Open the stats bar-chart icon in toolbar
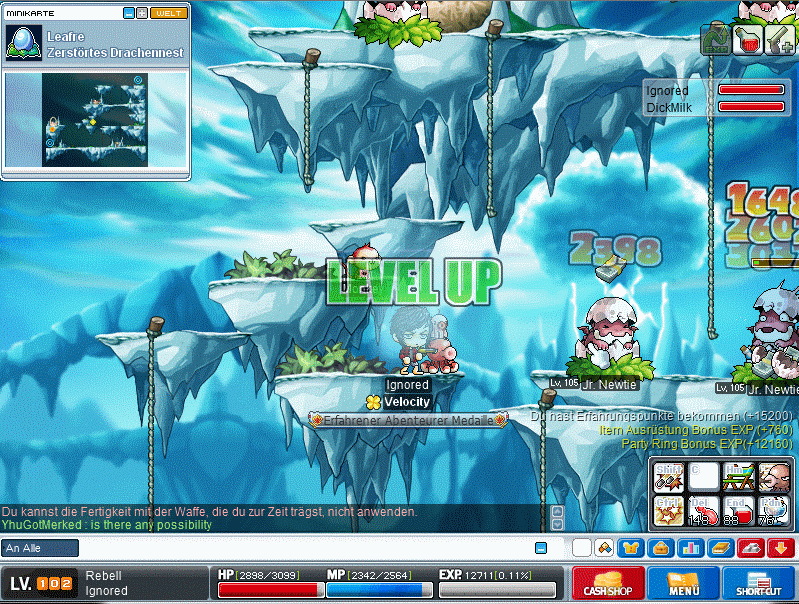799x604 pixels. coord(690,548)
